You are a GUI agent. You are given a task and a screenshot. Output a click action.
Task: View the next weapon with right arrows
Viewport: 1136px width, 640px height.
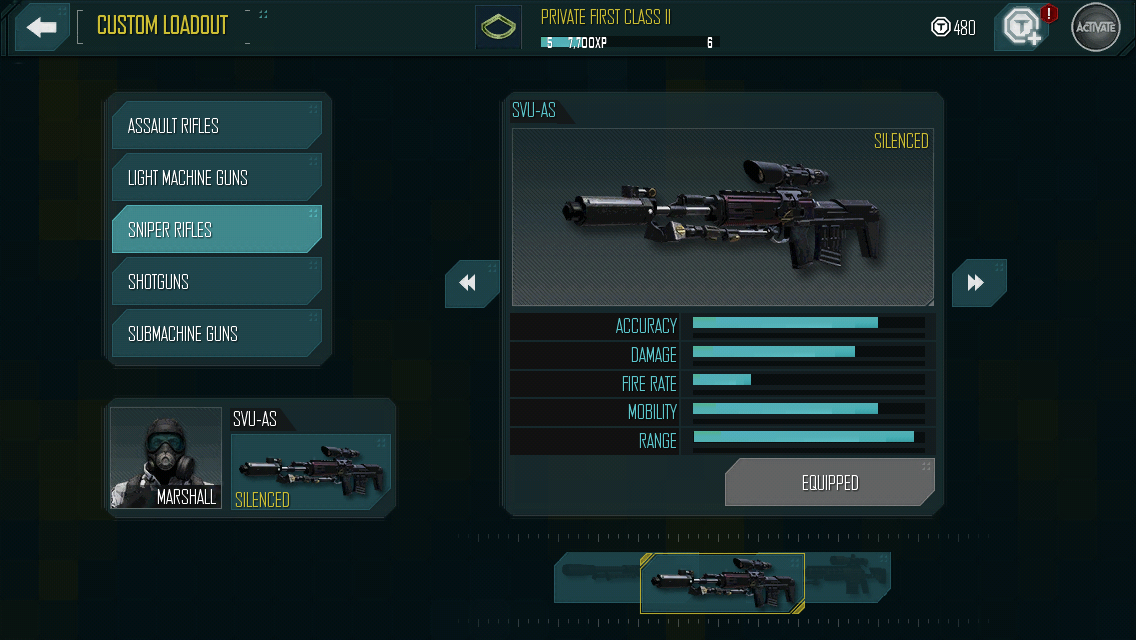977,283
